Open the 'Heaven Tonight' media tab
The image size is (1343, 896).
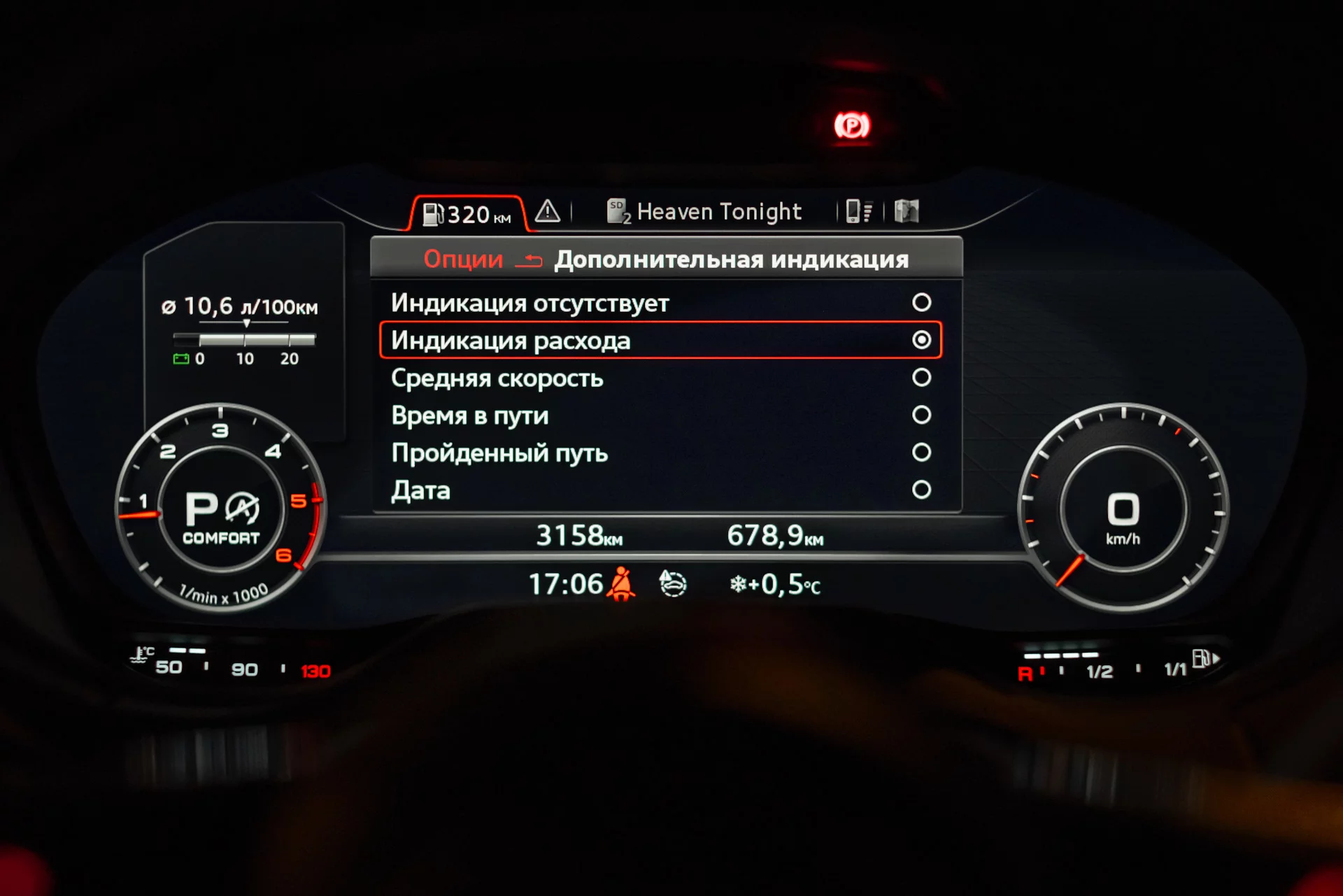(704, 211)
